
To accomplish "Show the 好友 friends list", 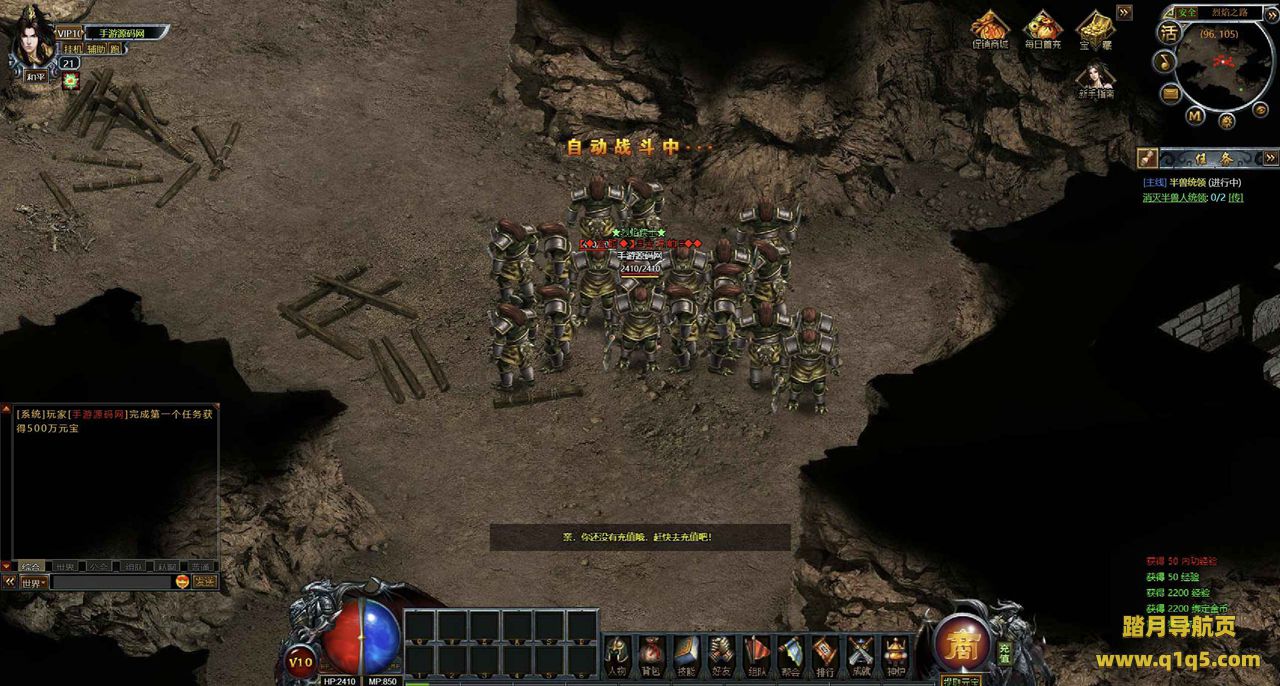I will click(x=721, y=655).
